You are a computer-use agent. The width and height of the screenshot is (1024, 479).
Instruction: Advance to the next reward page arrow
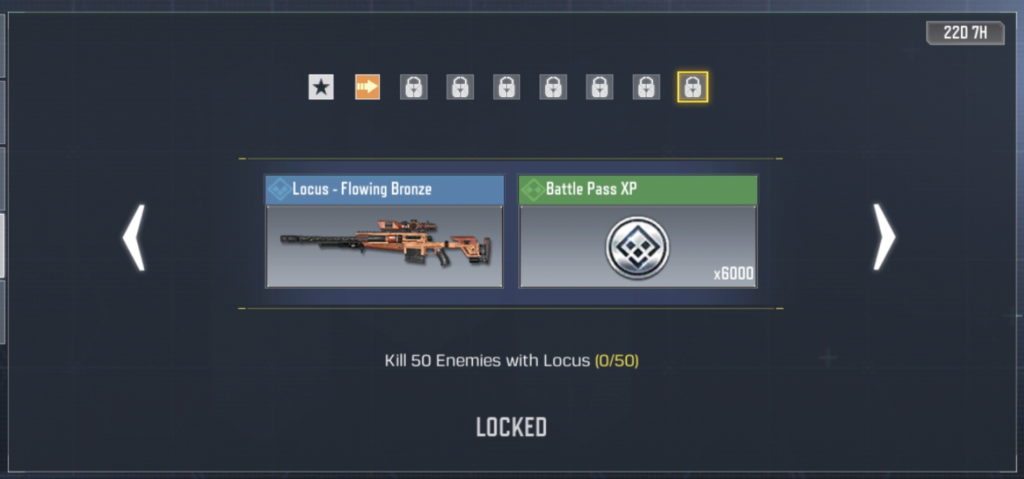point(883,238)
